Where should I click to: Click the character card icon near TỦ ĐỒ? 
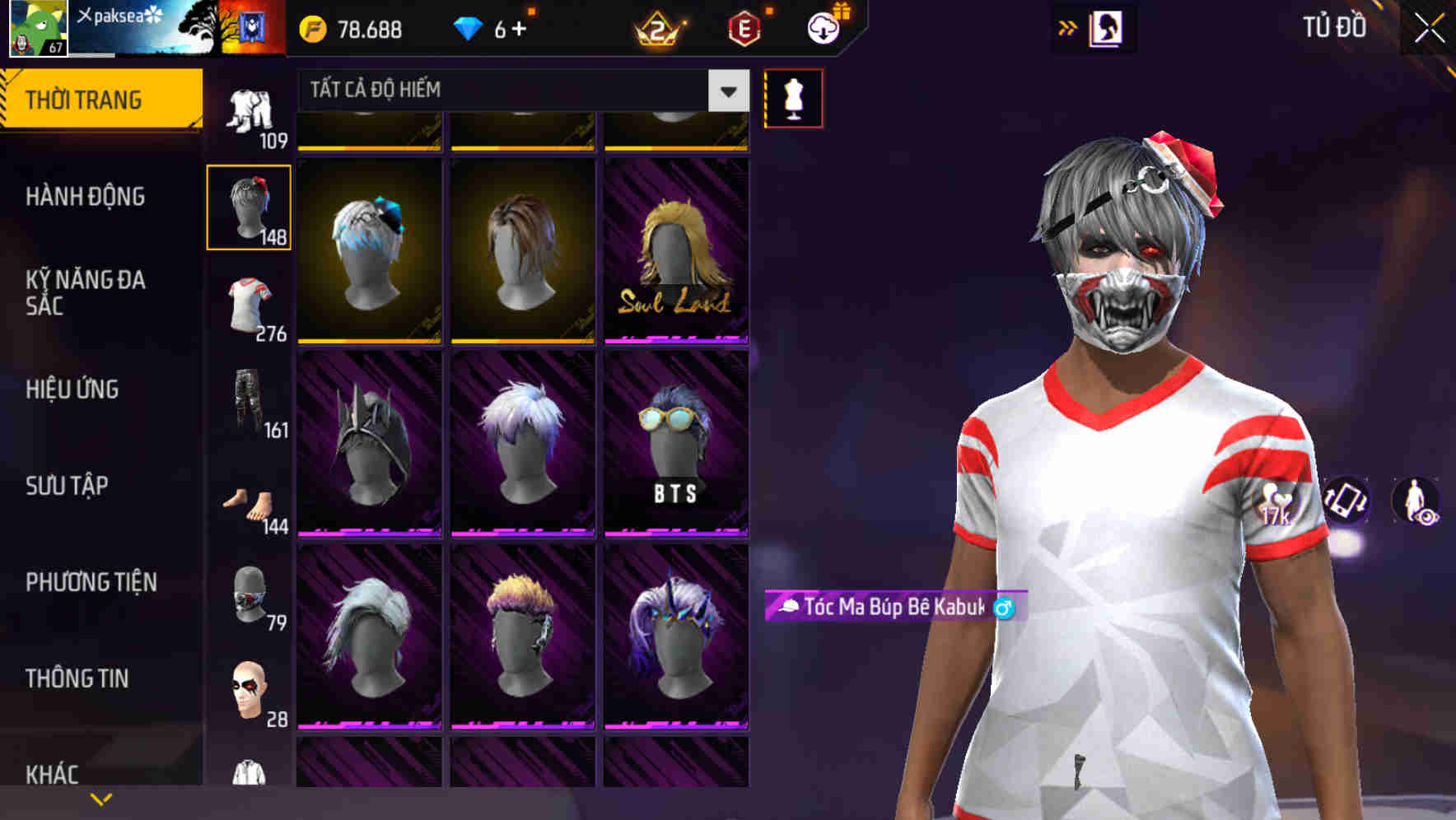click(1108, 27)
